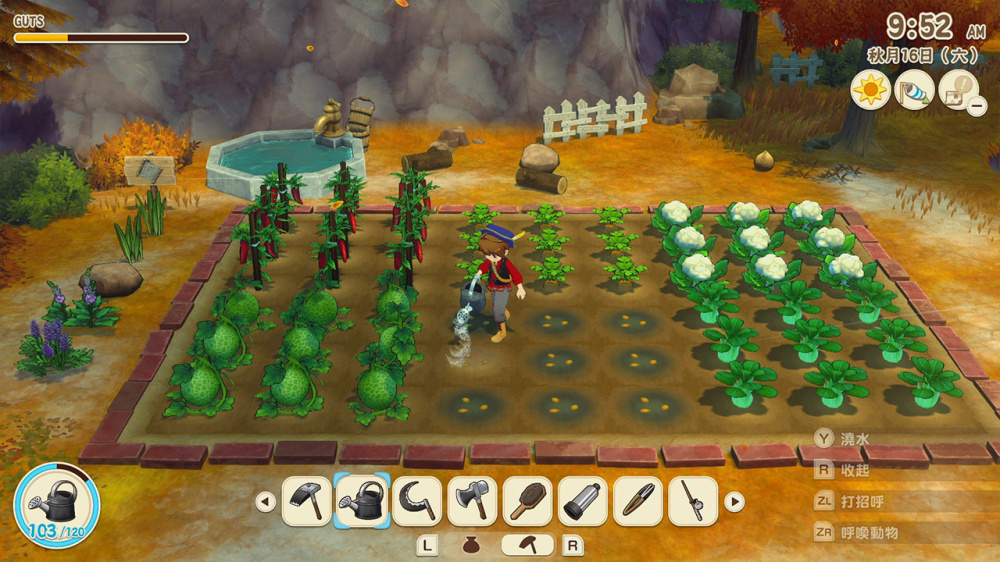Choose the shears tool slot
1000x562 pixels.
637,501
